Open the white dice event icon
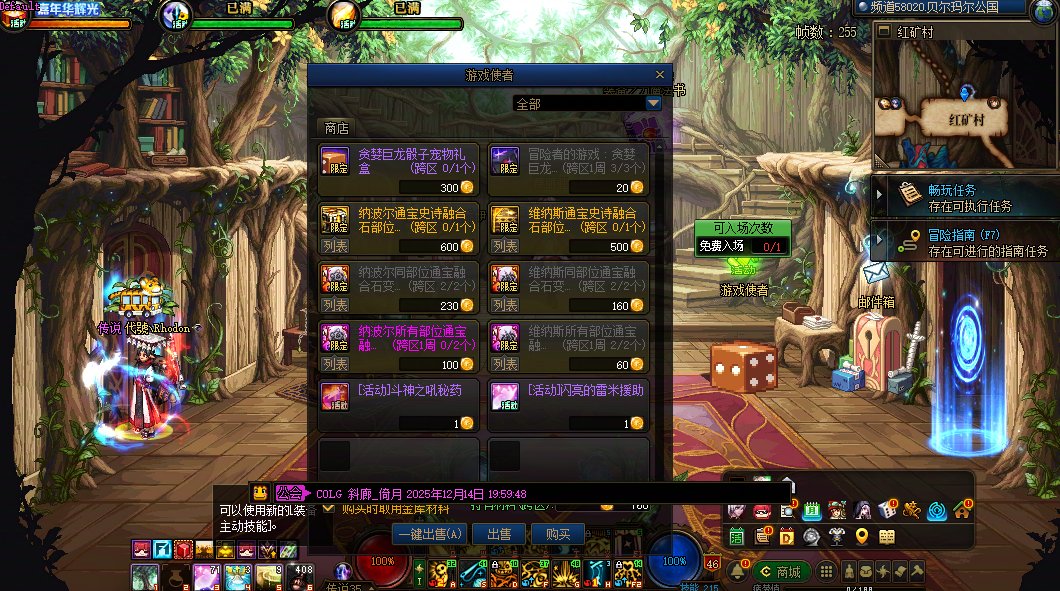 (x=886, y=510)
